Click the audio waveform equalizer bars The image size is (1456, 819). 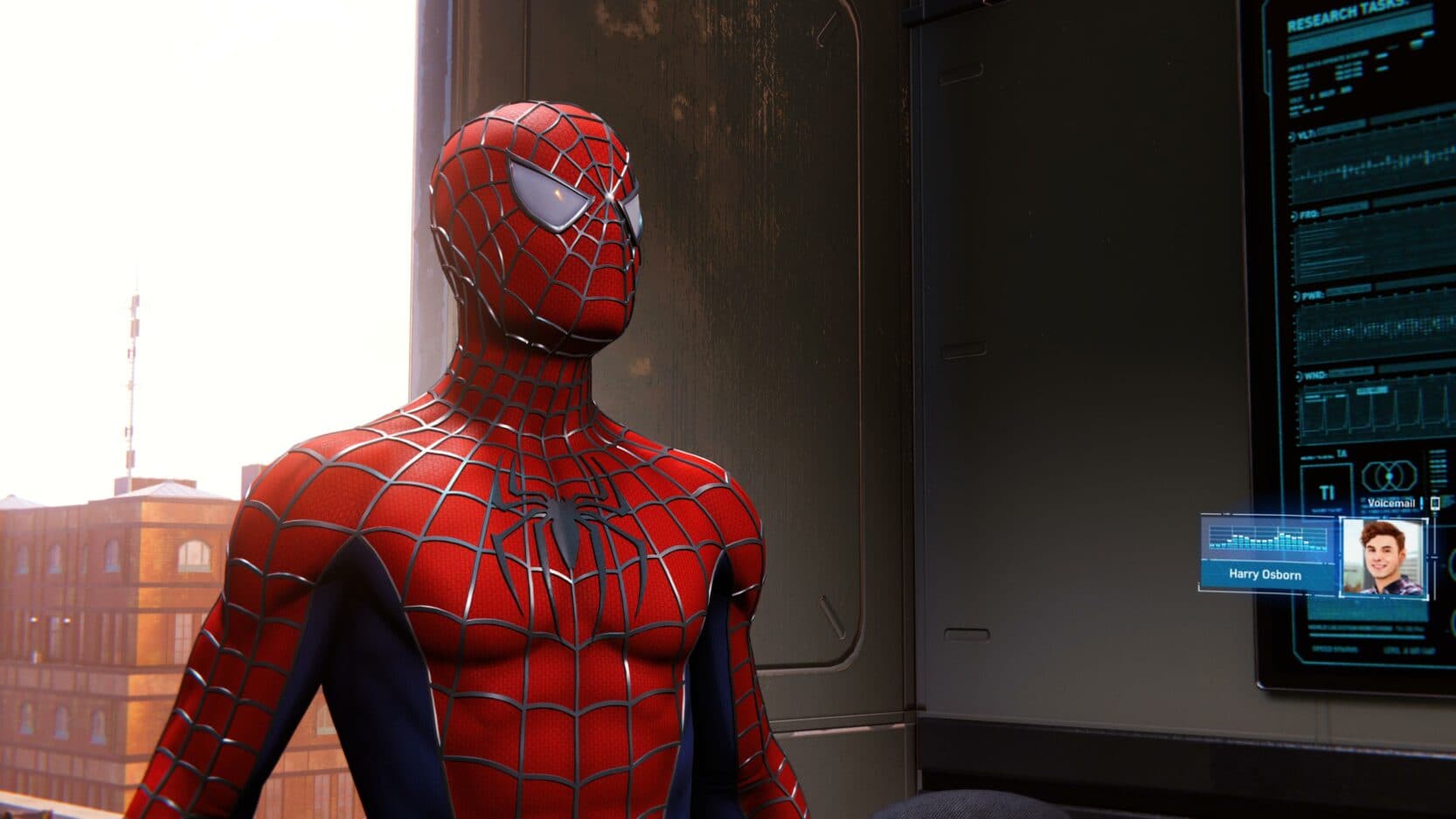(x=1267, y=539)
